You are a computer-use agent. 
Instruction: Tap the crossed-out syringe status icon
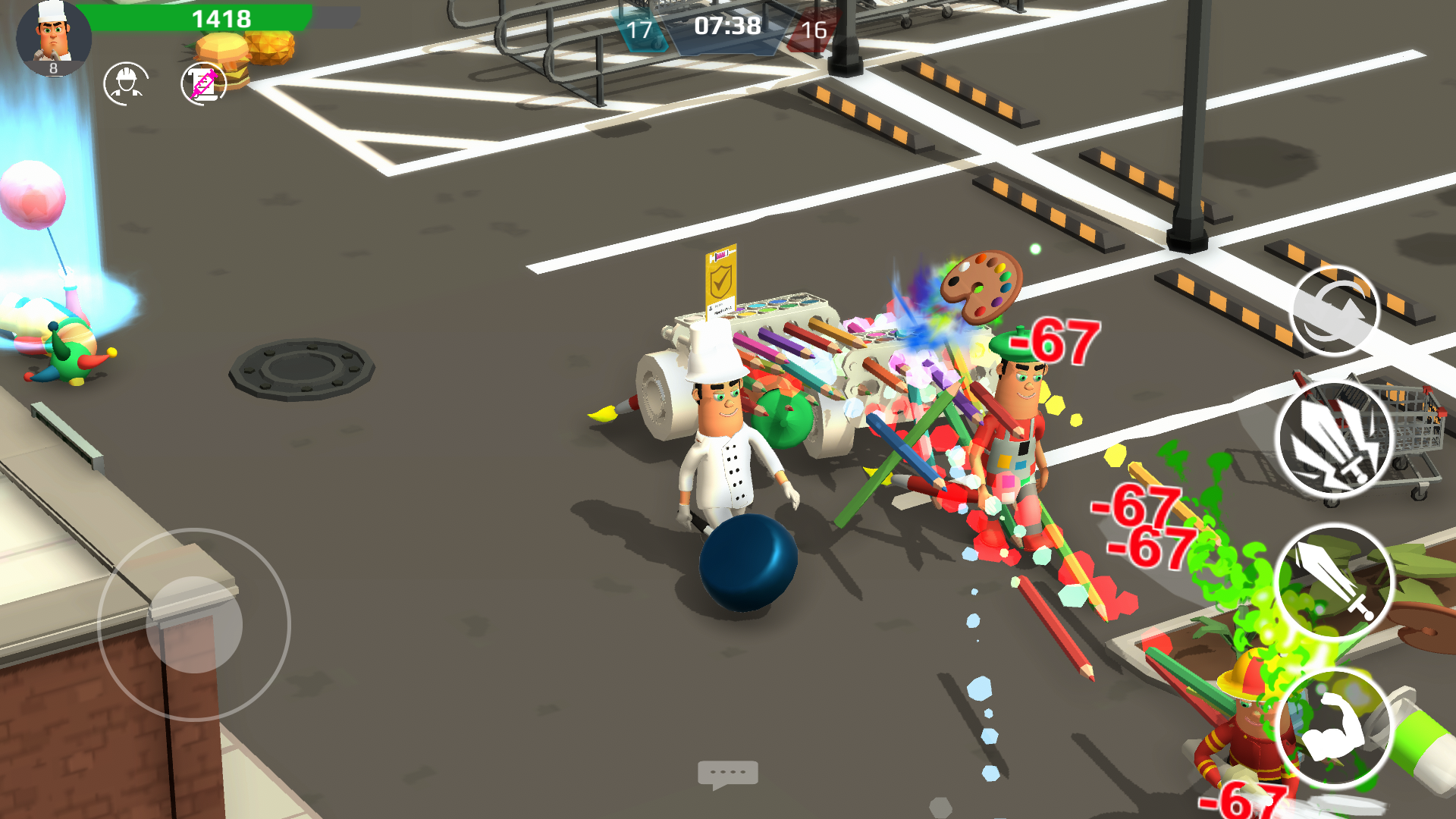click(x=202, y=82)
